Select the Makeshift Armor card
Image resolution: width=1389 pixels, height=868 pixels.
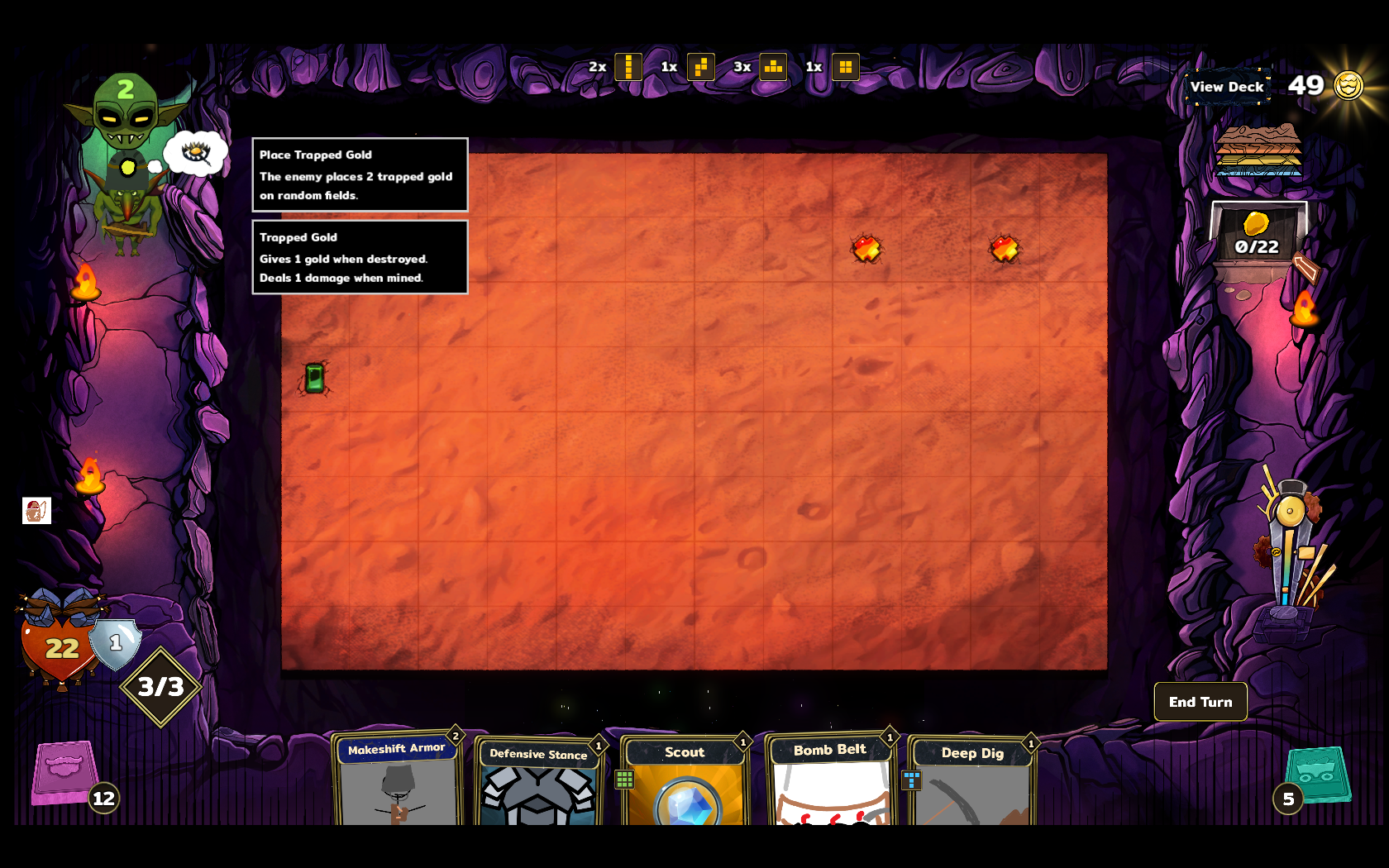pyautogui.click(x=398, y=781)
